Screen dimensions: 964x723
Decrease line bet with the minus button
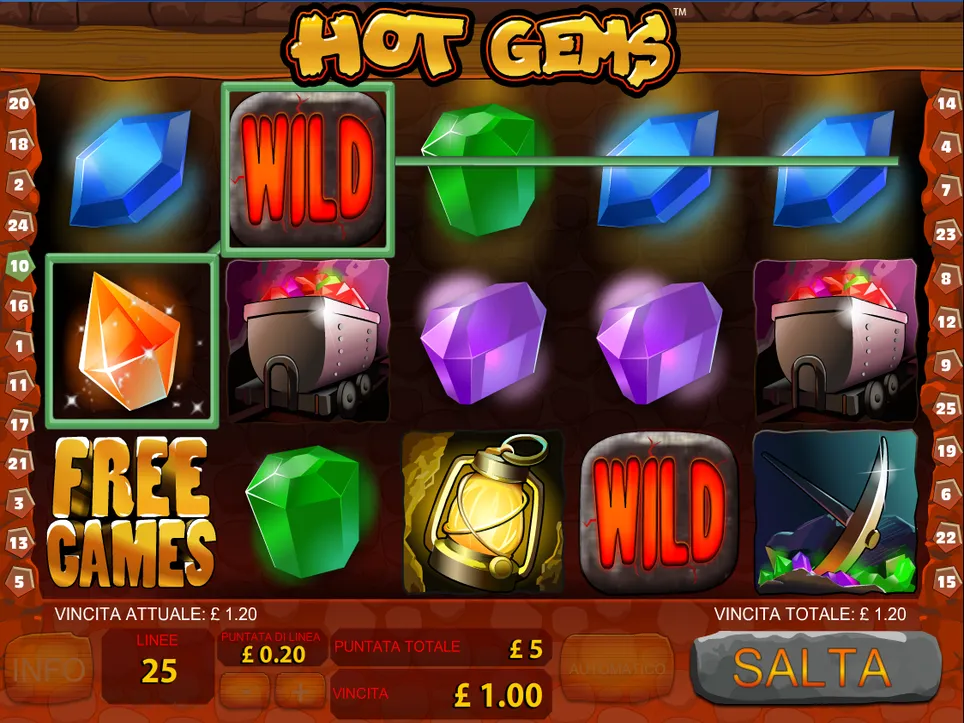point(246,690)
